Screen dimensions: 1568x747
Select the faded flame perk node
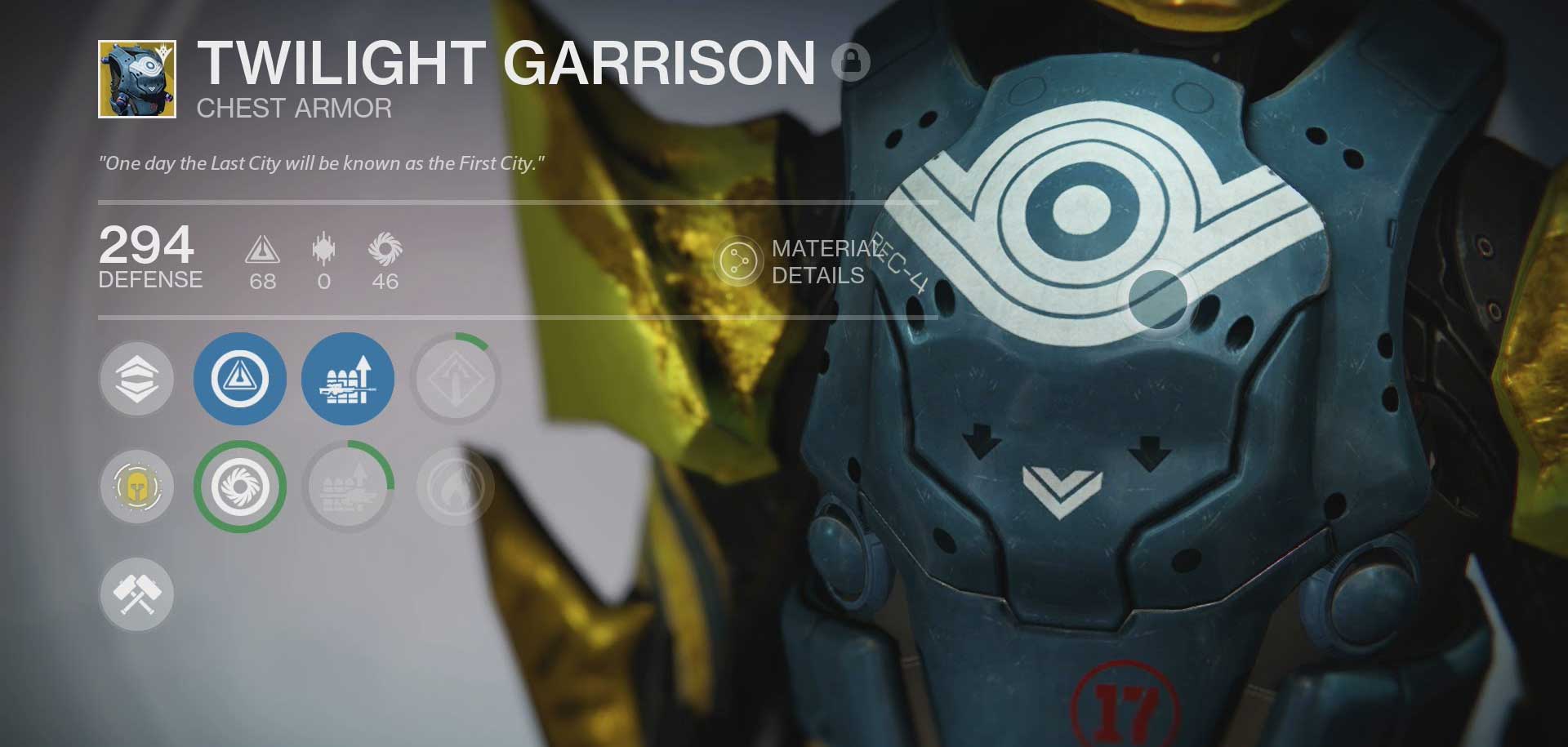coord(455,487)
